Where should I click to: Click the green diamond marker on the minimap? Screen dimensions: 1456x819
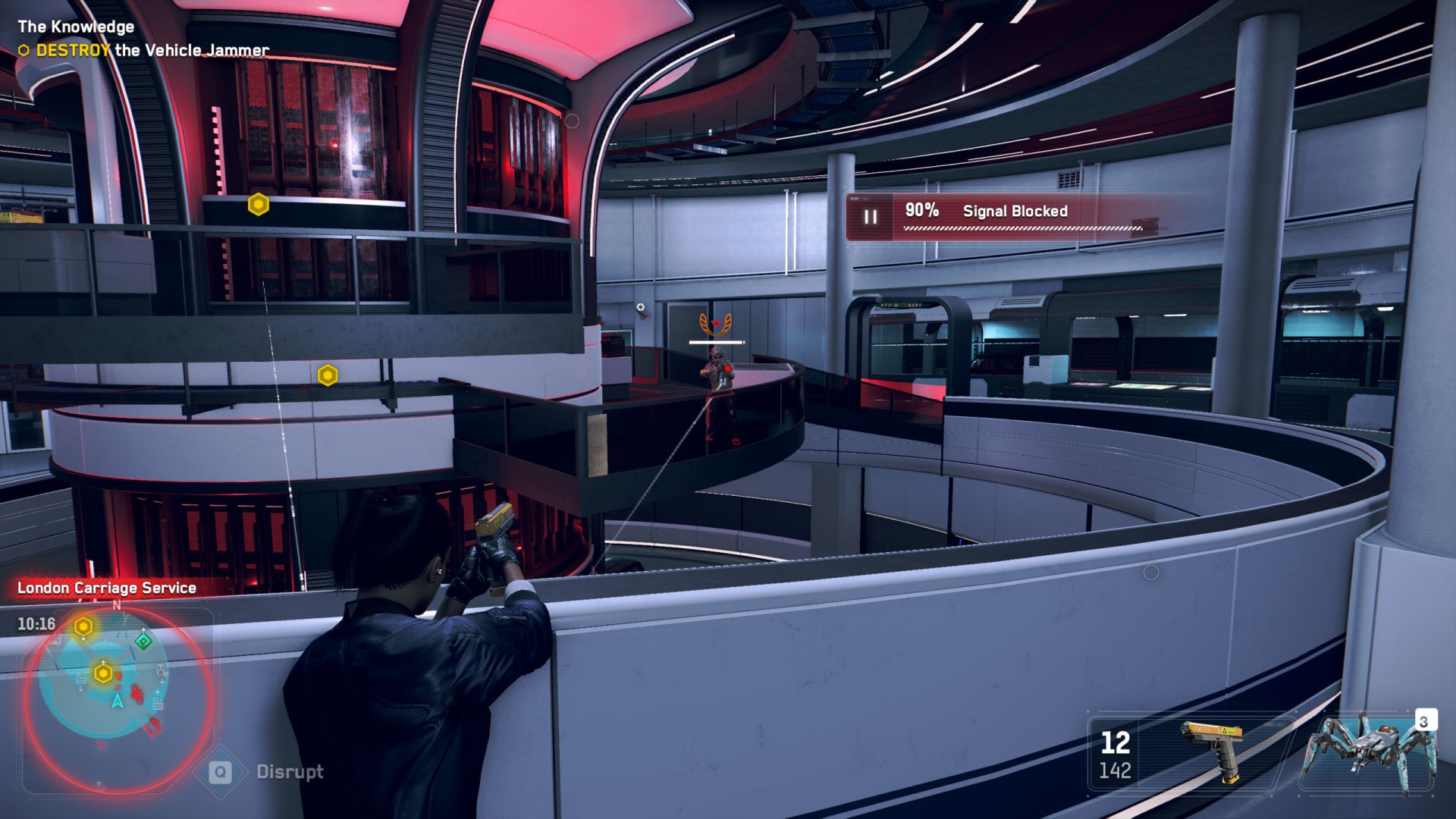click(143, 642)
